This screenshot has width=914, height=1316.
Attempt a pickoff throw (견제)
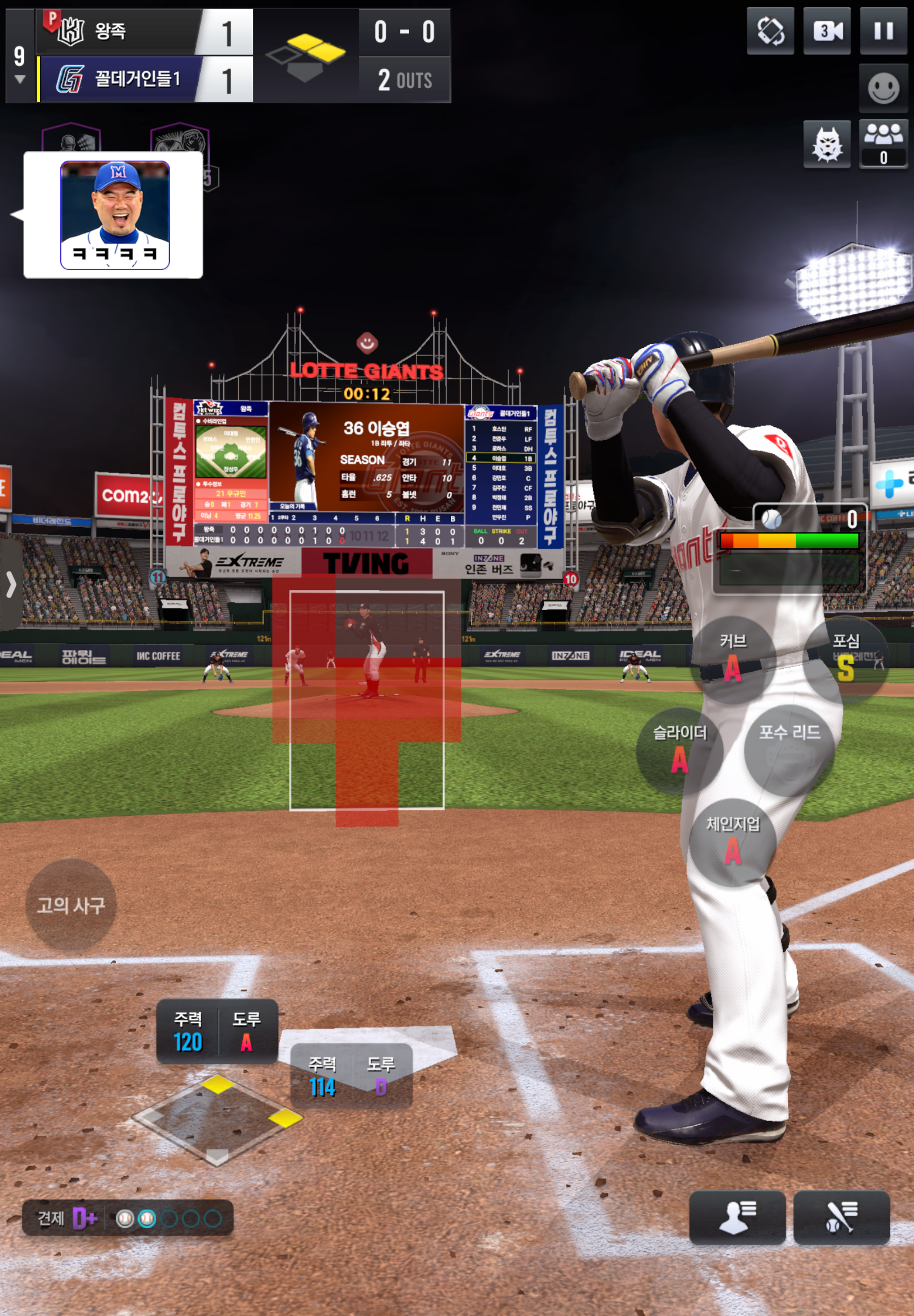click(127, 1218)
